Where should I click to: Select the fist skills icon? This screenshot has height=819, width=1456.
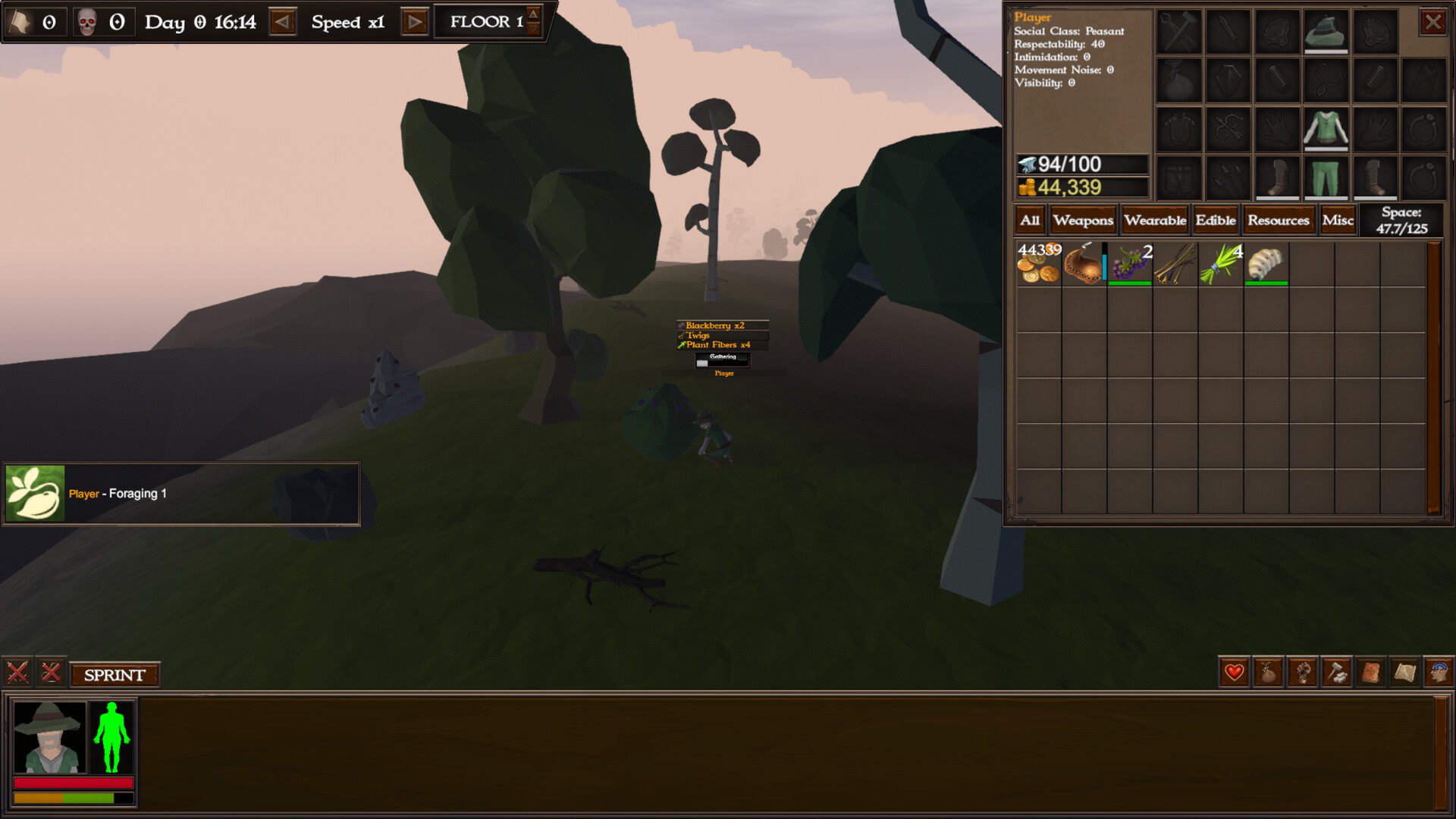(1302, 673)
